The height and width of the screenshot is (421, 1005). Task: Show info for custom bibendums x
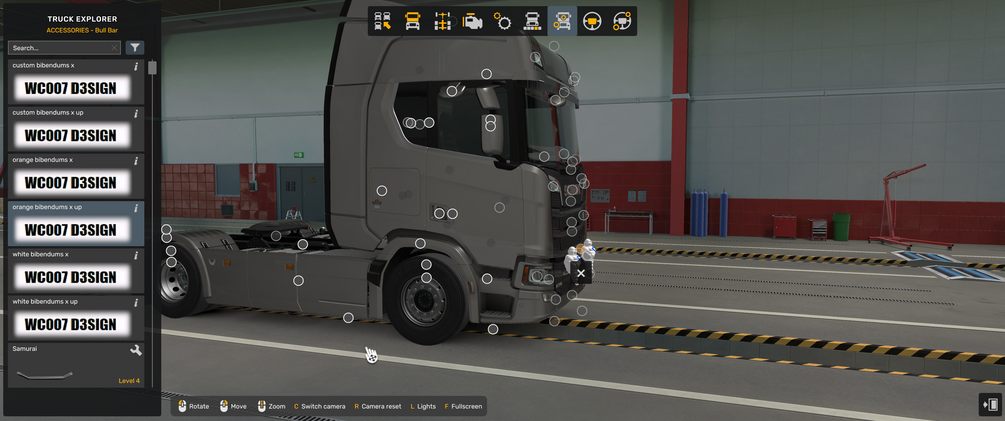coord(136,66)
